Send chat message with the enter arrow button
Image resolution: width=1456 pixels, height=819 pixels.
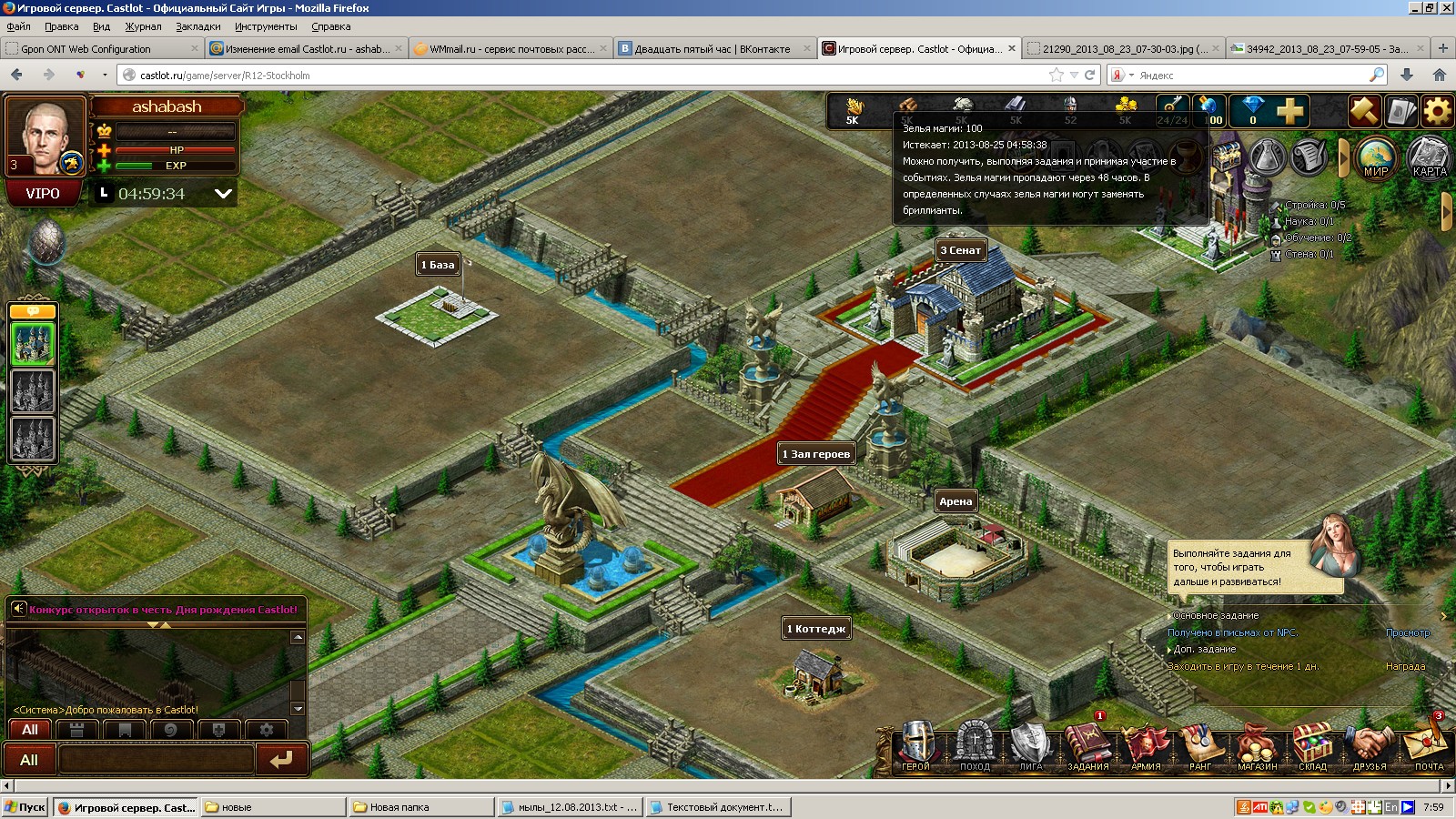[x=281, y=760]
